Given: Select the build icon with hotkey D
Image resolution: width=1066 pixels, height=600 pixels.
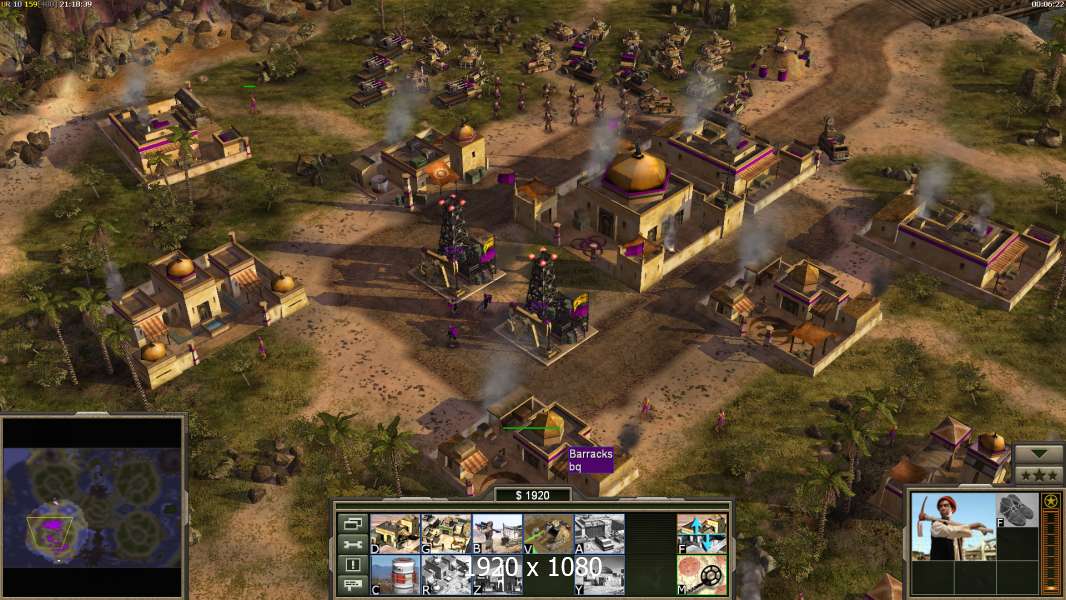Looking at the screenshot, I should 394,533.
